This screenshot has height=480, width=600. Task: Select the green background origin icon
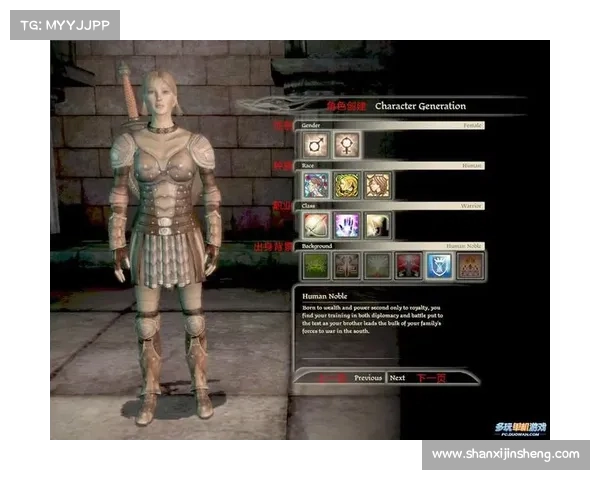pos(316,265)
